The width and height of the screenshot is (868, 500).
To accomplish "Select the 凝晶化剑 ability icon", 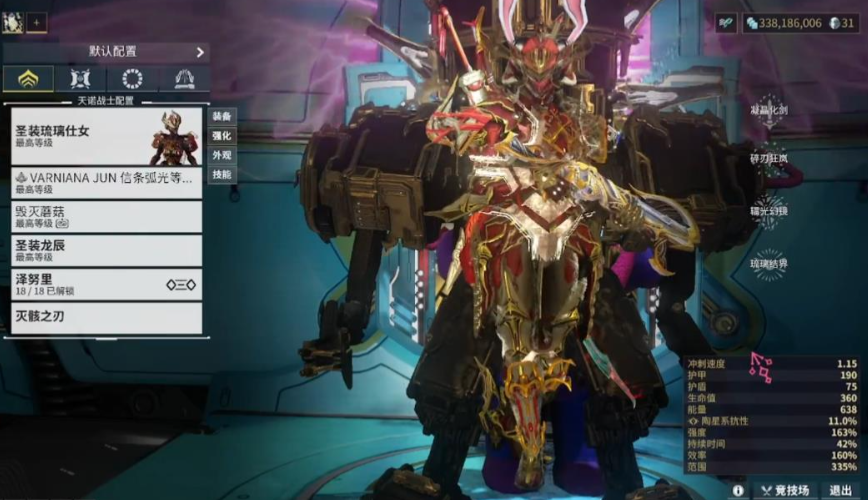I will pyautogui.click(x=768, y=108).
